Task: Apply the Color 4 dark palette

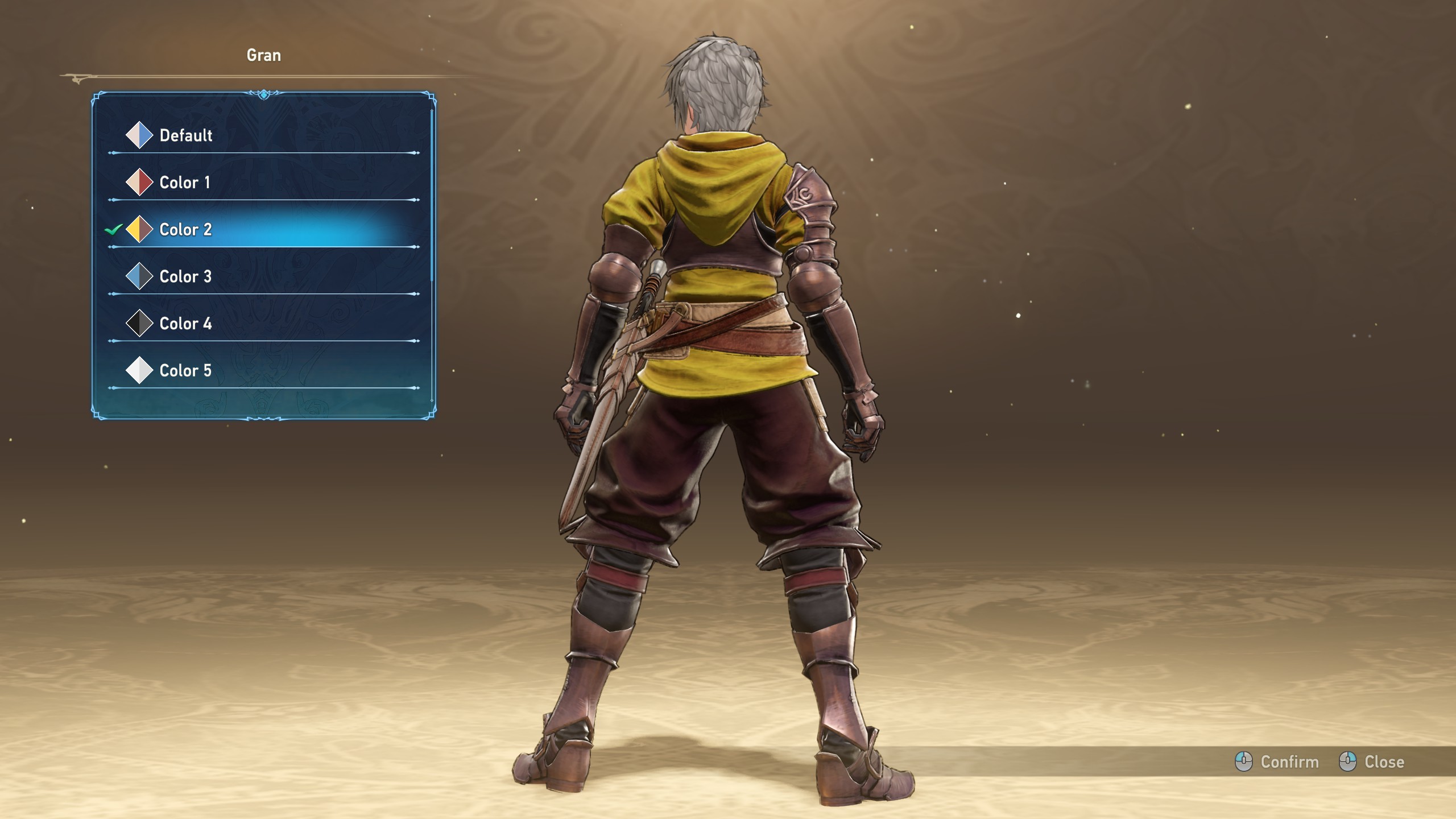Action: [x=185, y=324]
